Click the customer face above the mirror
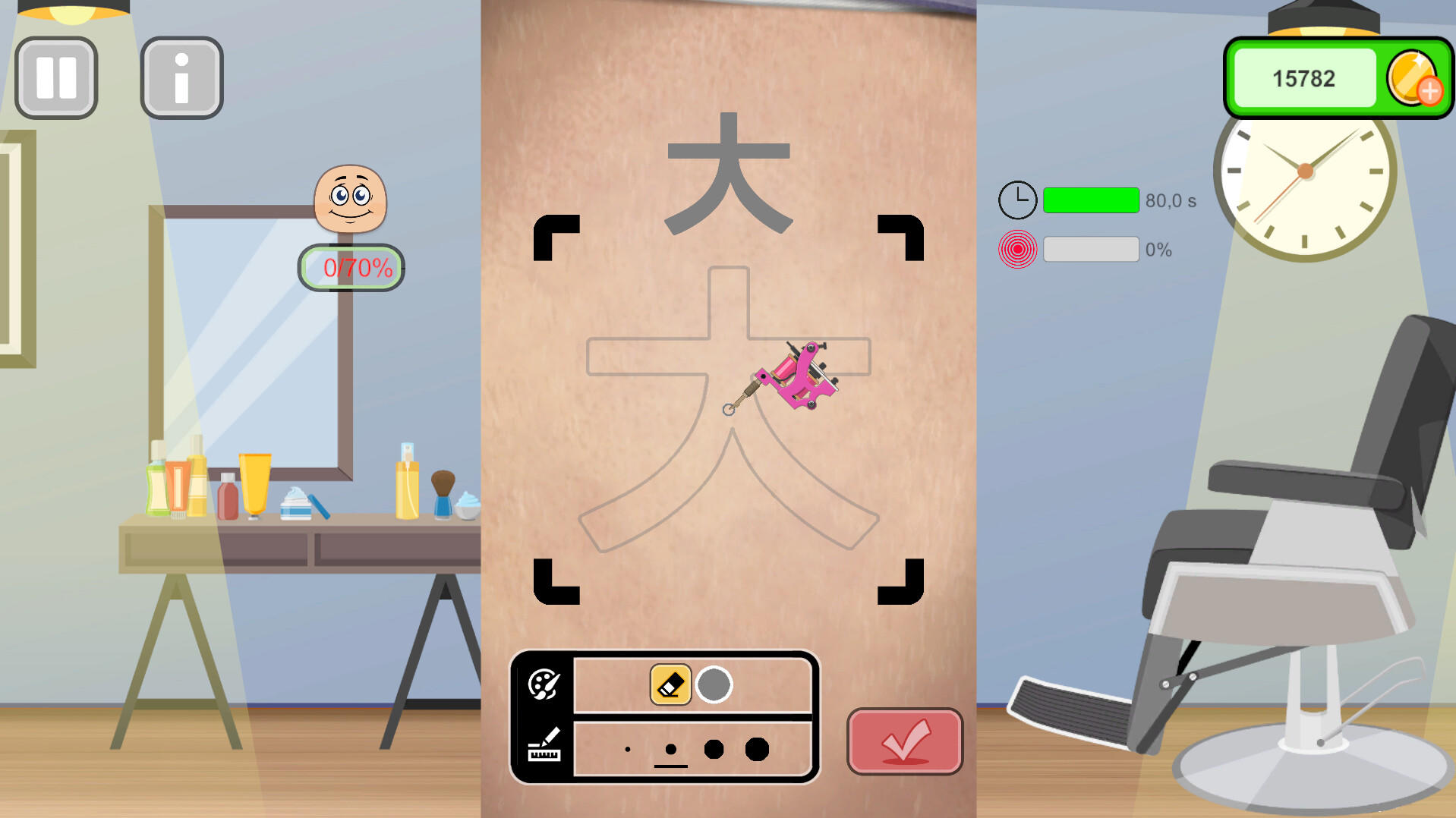This screenshot has width=1456, height=818. (x=350, y=200)
